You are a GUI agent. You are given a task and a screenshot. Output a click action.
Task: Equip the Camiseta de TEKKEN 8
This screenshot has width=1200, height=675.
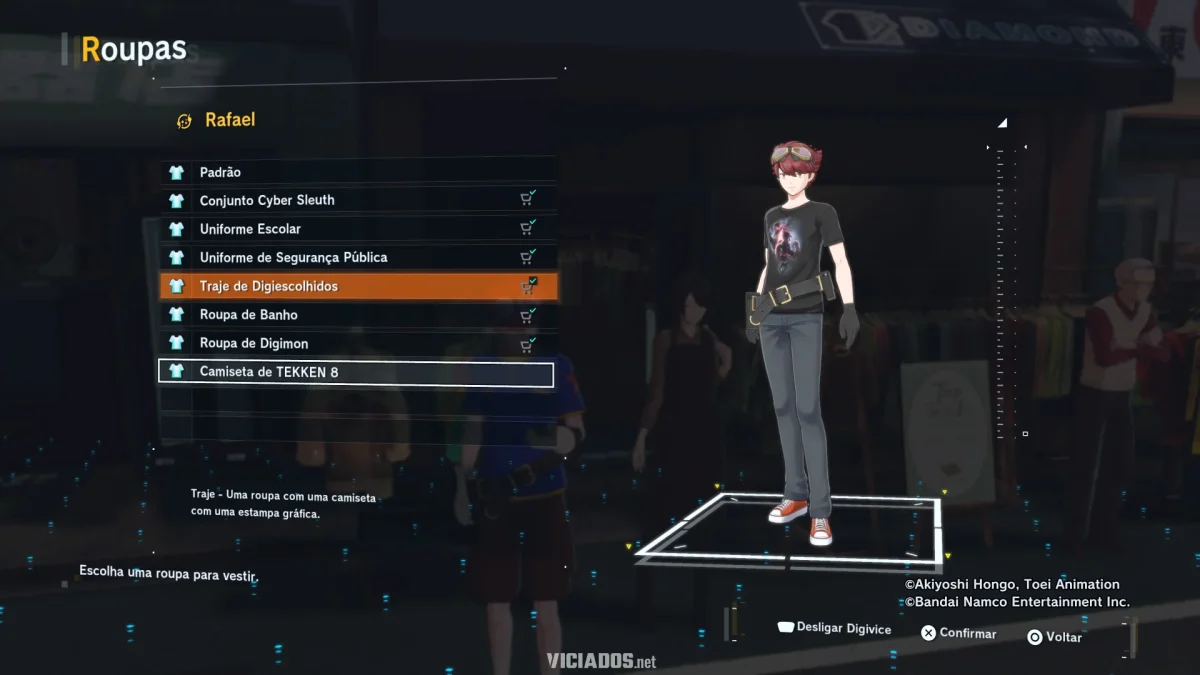tap(357, 372)
